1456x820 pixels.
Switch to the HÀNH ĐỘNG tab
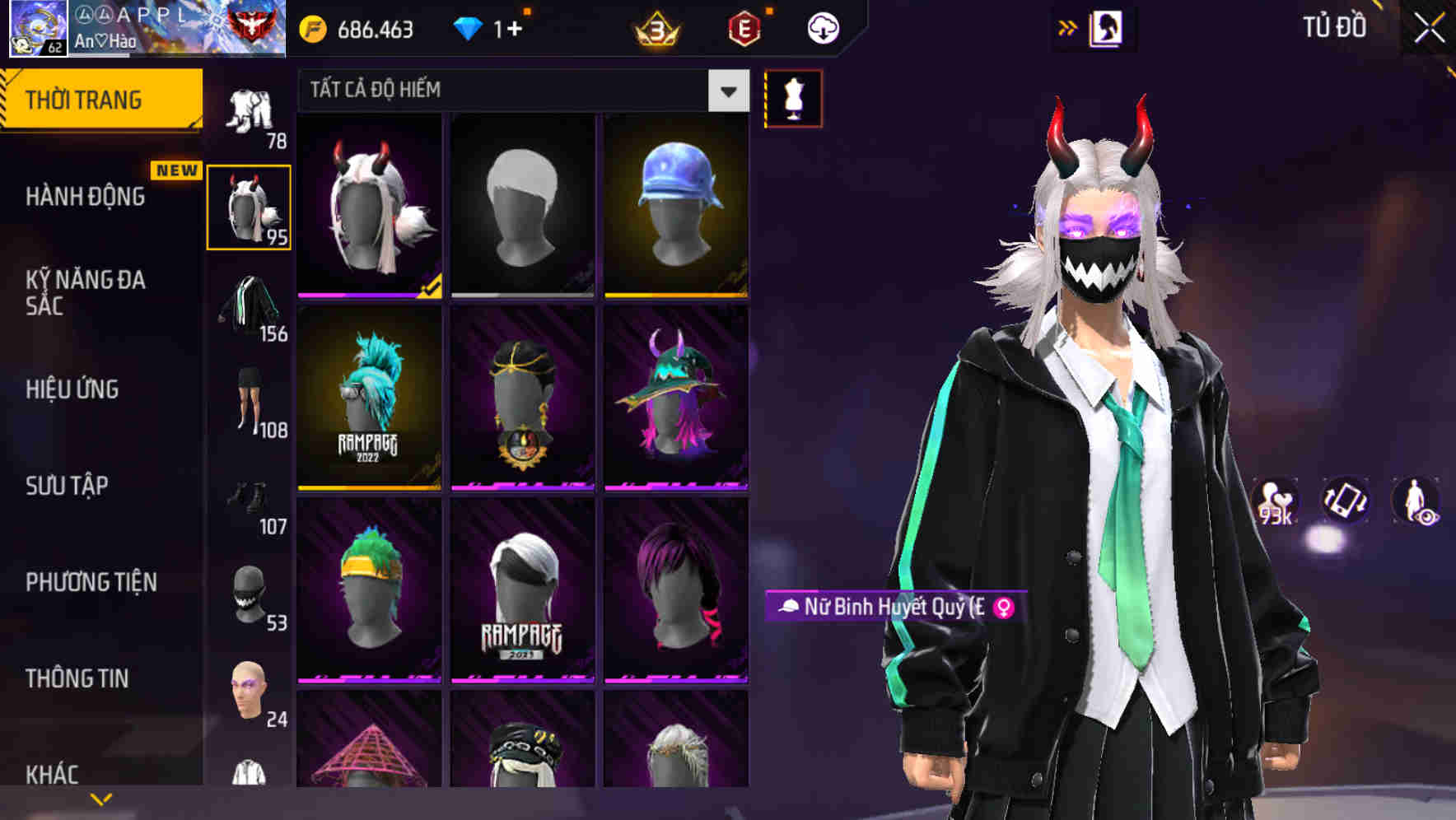coord(86,196)
